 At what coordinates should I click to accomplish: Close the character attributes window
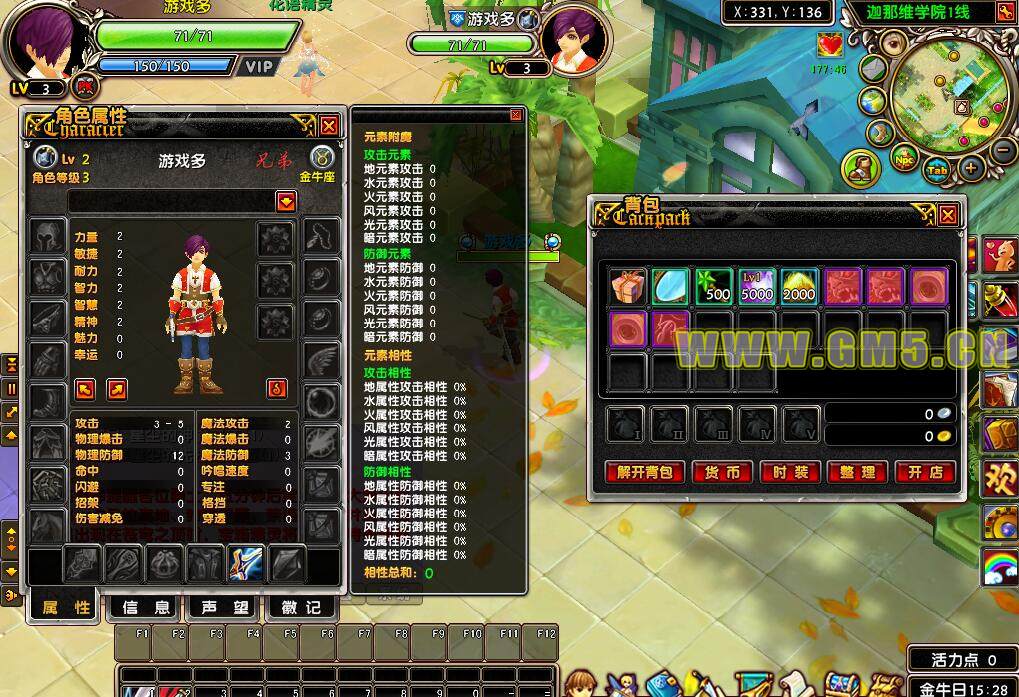328,125
